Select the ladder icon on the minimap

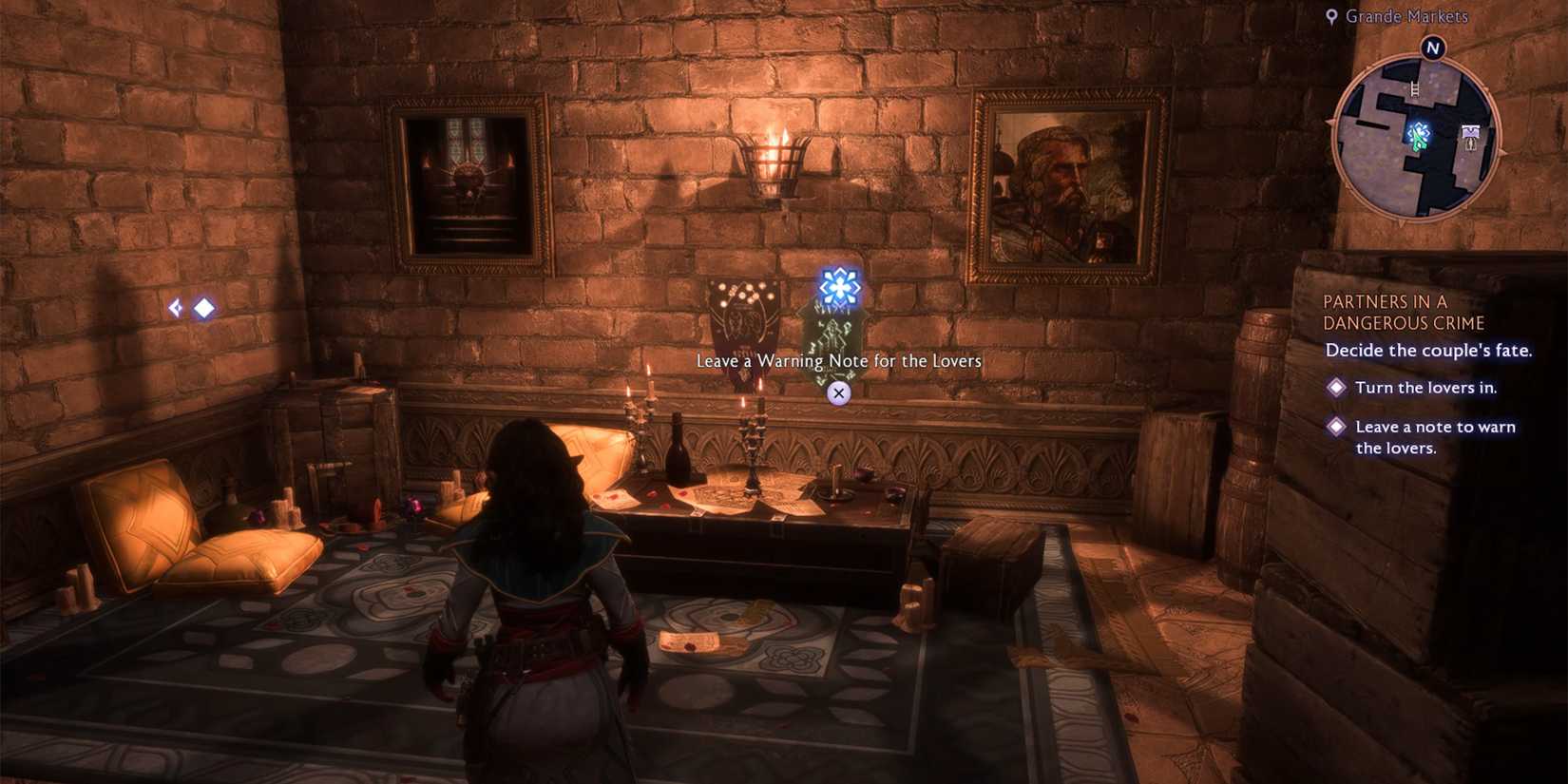(1415, 88)
